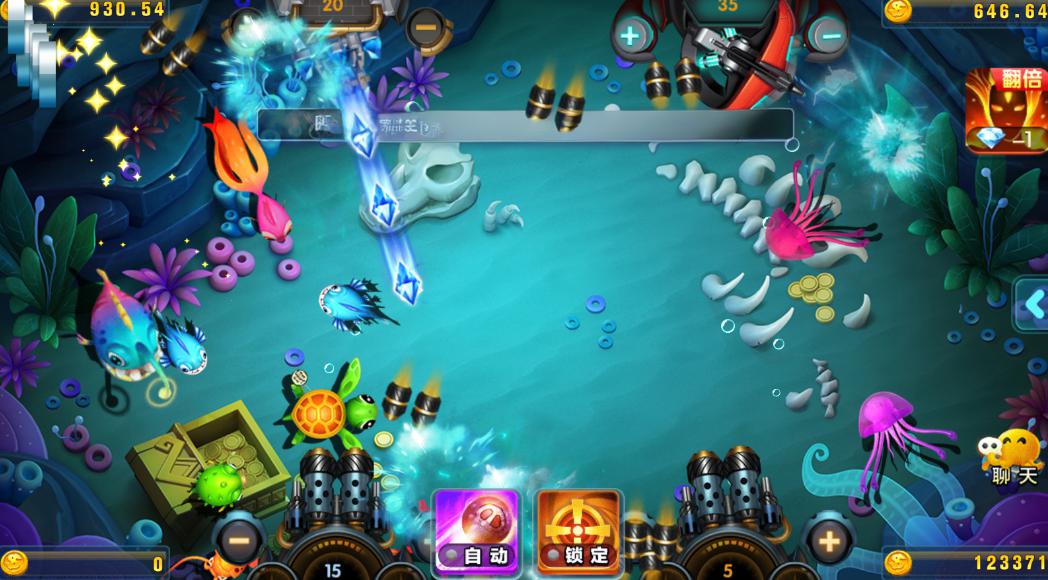Activate the 锁定 lock-on target button
The width and height of the screenshot is (1048, 580).
pos(577,532)
